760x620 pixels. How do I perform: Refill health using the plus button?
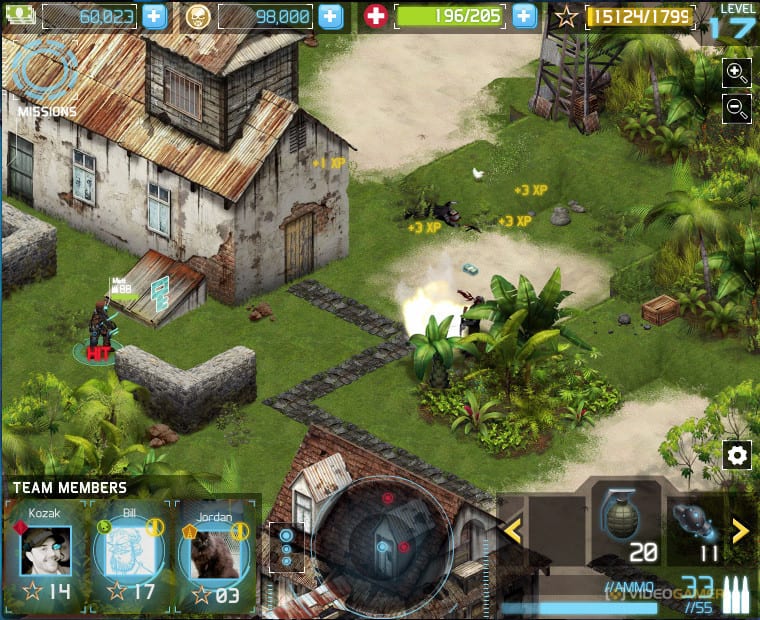[524, 16]
